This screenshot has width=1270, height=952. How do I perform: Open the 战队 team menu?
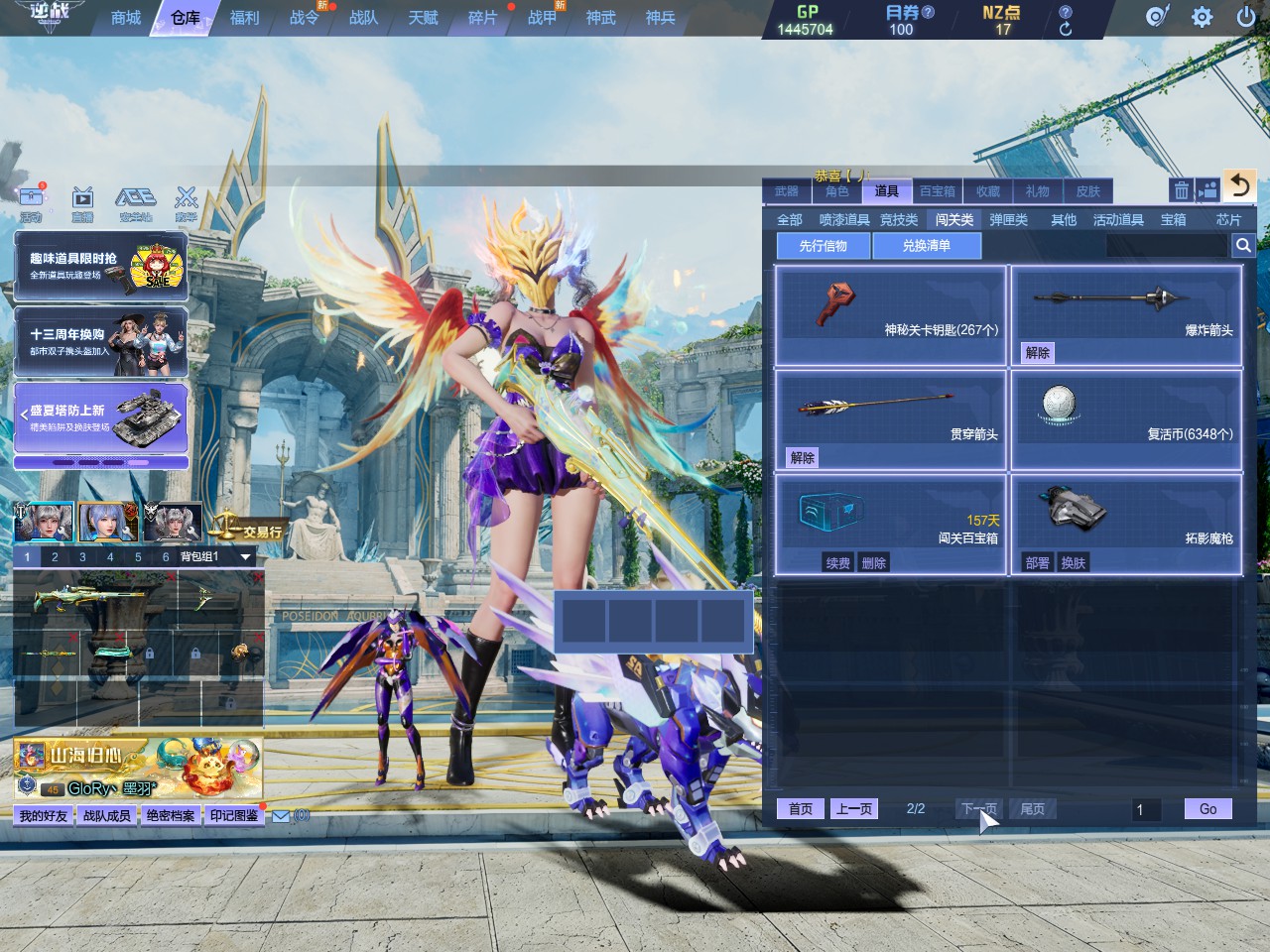click(363, 18)
